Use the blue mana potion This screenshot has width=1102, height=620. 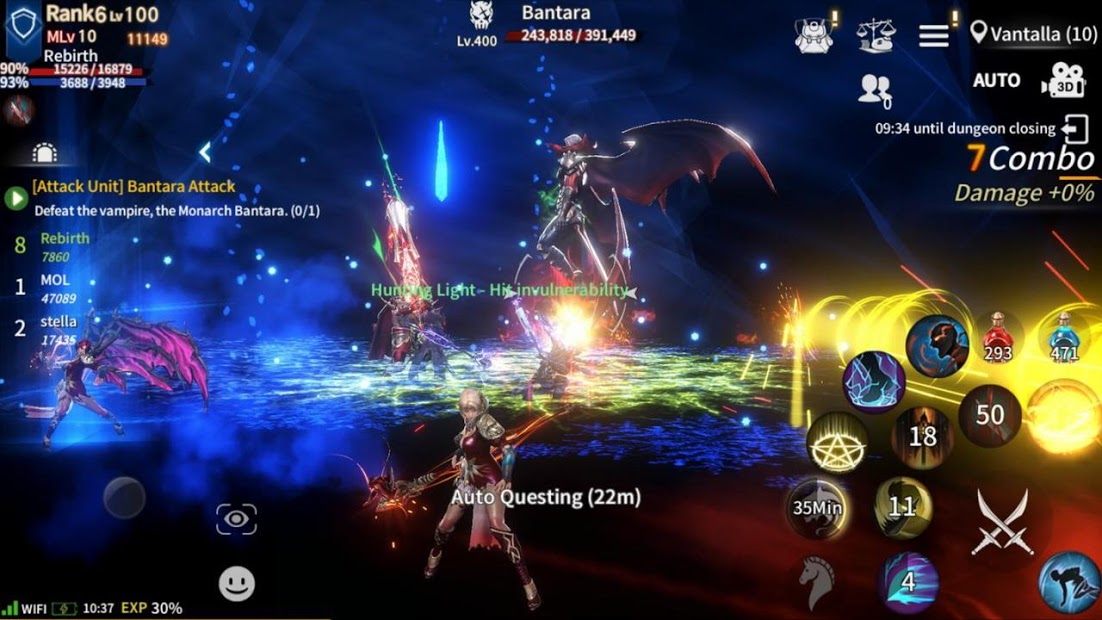click(x=1063, y=337)
